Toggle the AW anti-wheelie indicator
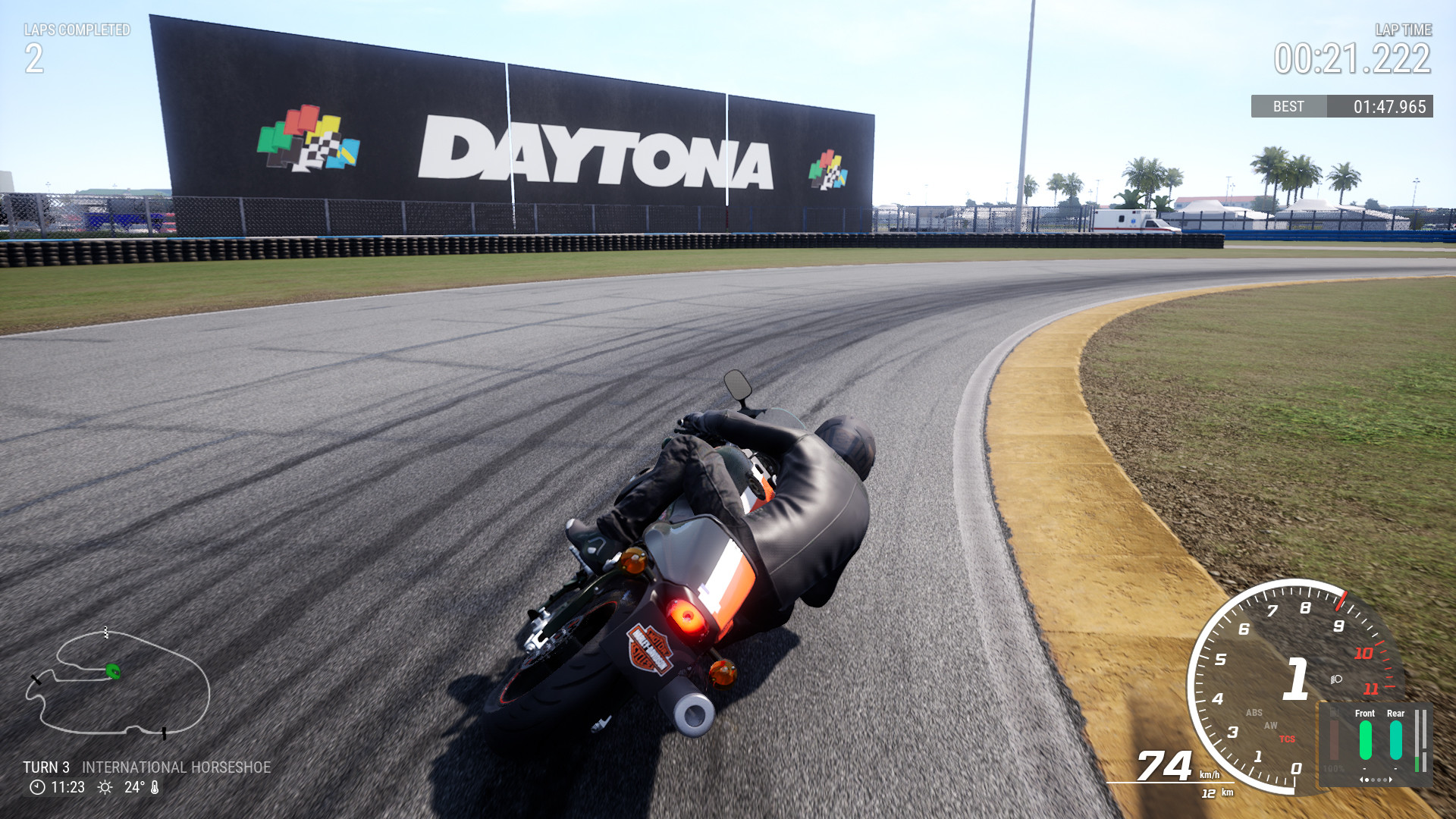This screenshot has width=1456, height=819. point(1271,726)
